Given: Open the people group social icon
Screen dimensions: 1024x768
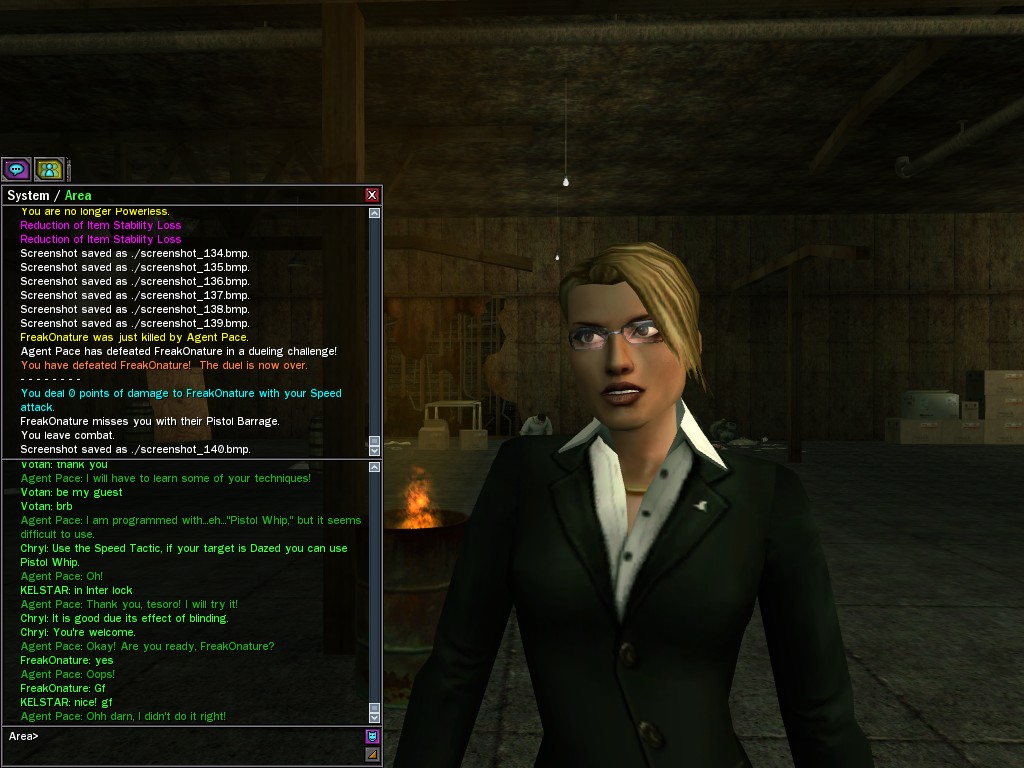Looking at the screenshot, I should pos(49,169).
